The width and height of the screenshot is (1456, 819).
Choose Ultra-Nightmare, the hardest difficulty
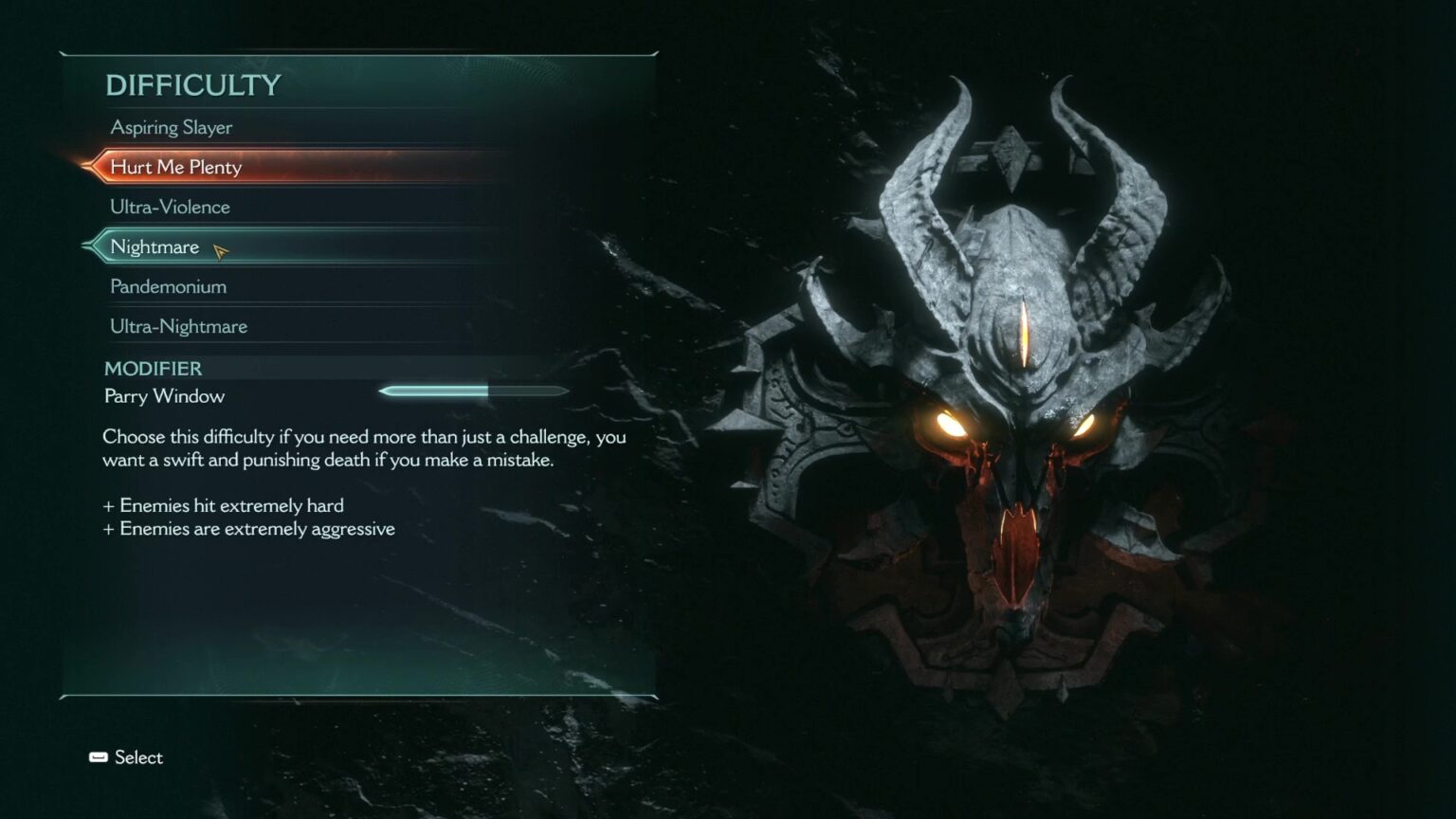(x=177, y=325)
